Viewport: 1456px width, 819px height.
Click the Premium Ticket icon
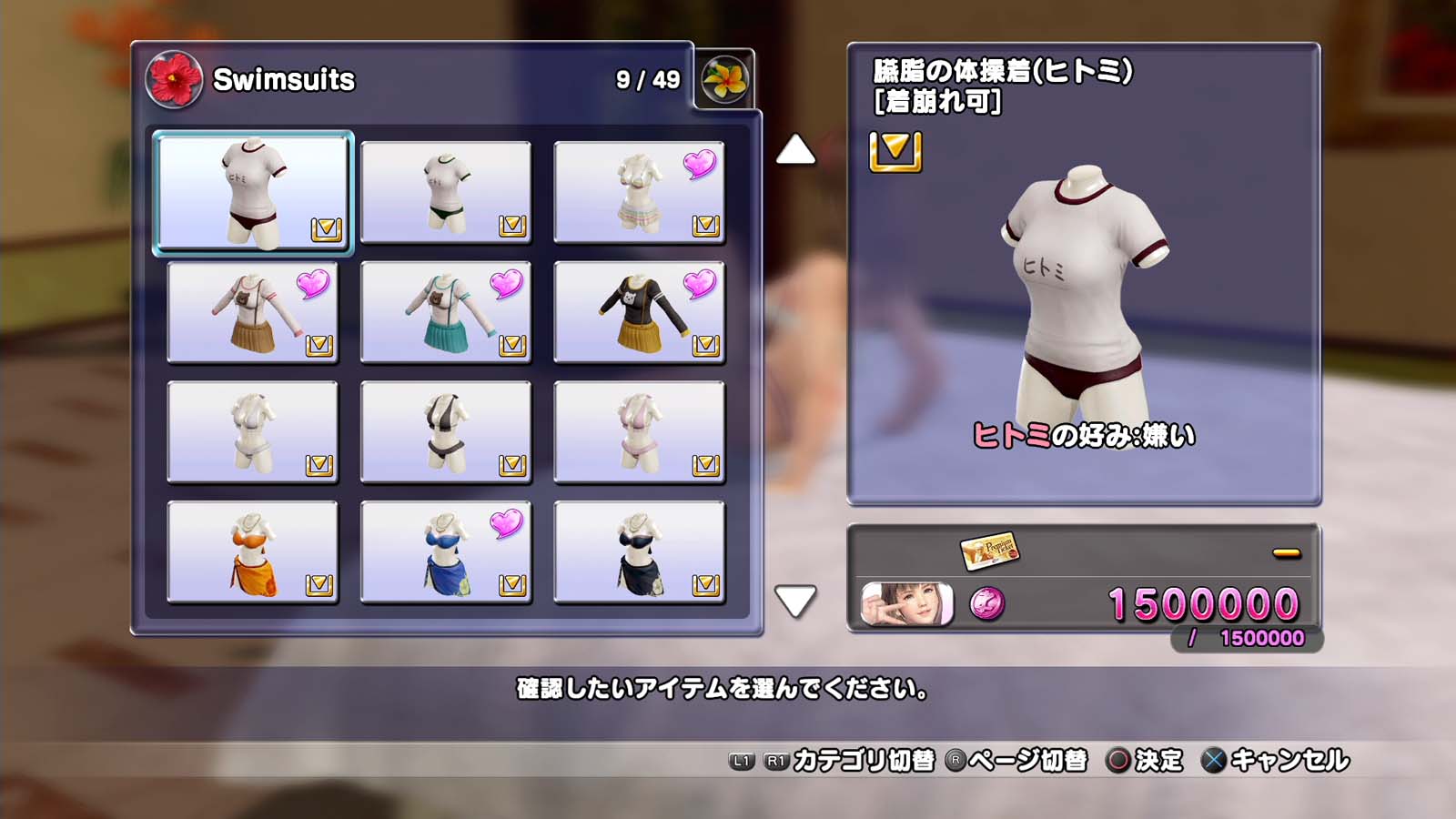[x=989, y=551]
